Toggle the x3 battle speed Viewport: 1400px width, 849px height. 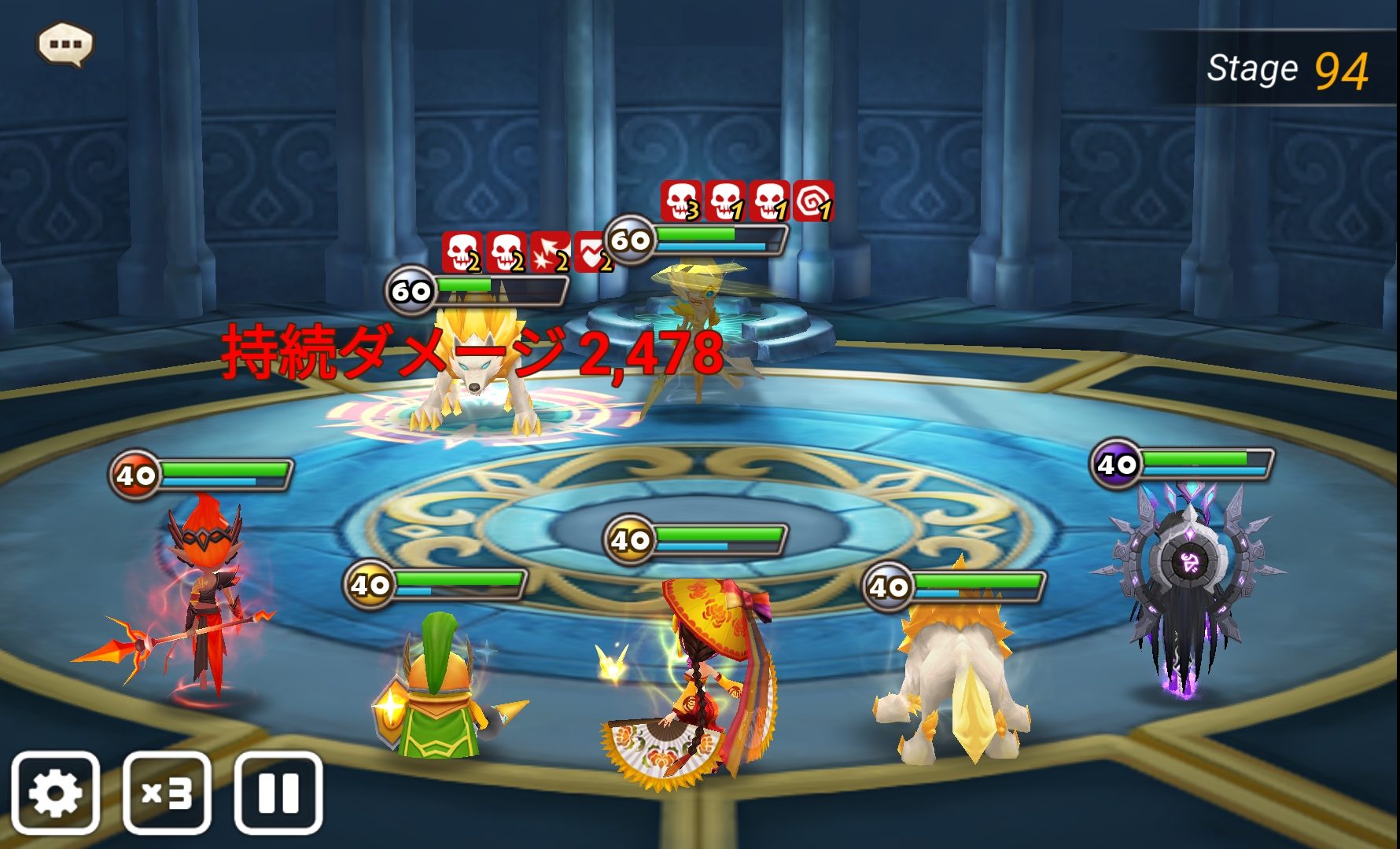tap(167, 792)
